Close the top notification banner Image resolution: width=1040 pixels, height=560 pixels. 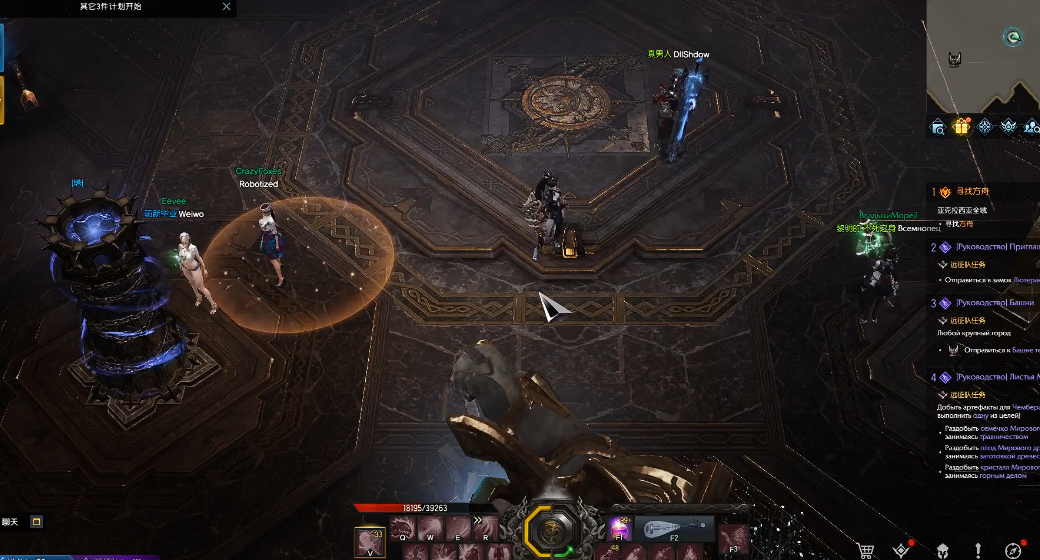(x=226, y=6)
